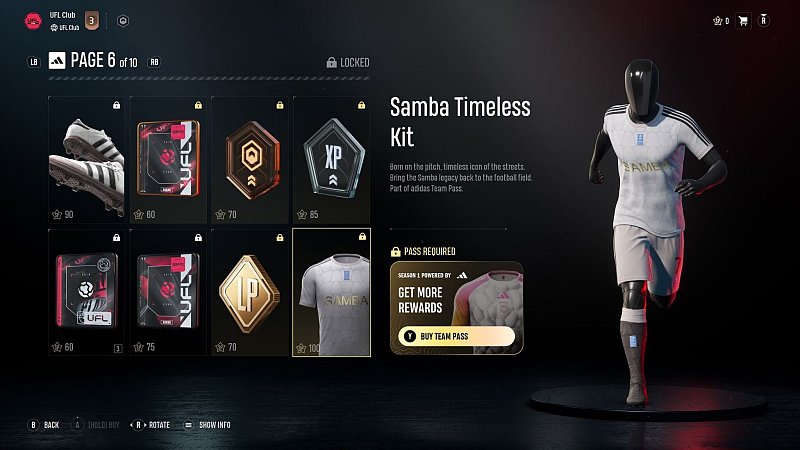The width and height of the screenshot is (800, 450).
Task: Click the club level 3 badge
Action: tap(91, 20)
